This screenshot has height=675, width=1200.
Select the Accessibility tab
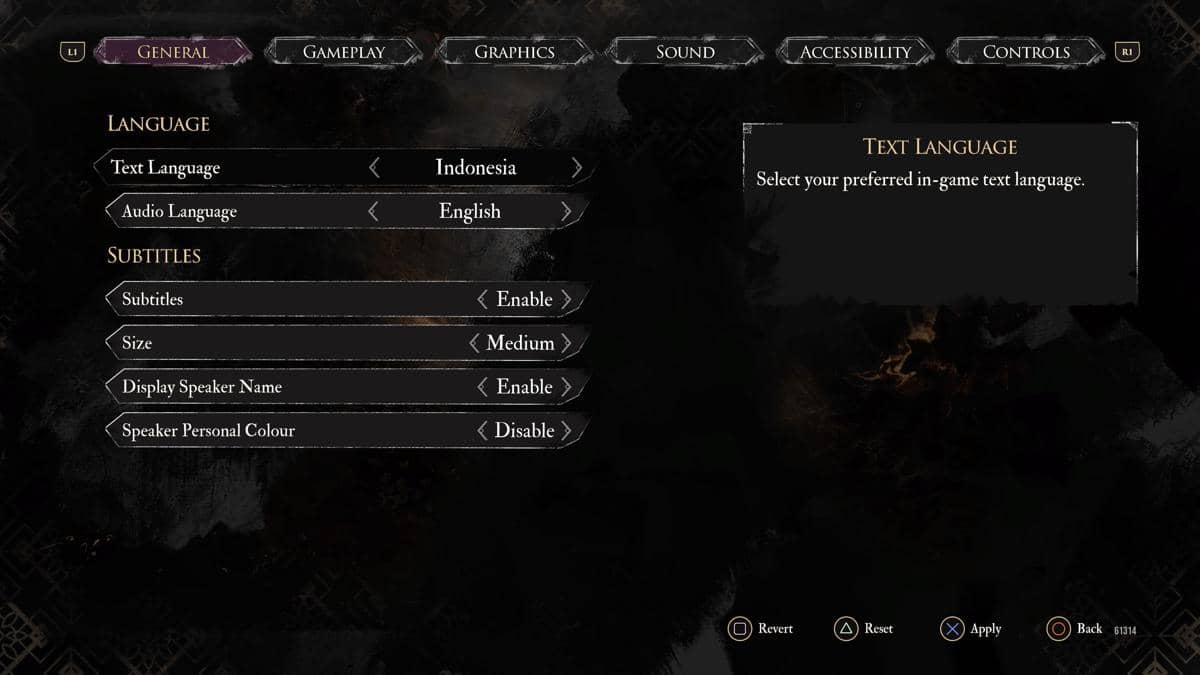[855, 52]
